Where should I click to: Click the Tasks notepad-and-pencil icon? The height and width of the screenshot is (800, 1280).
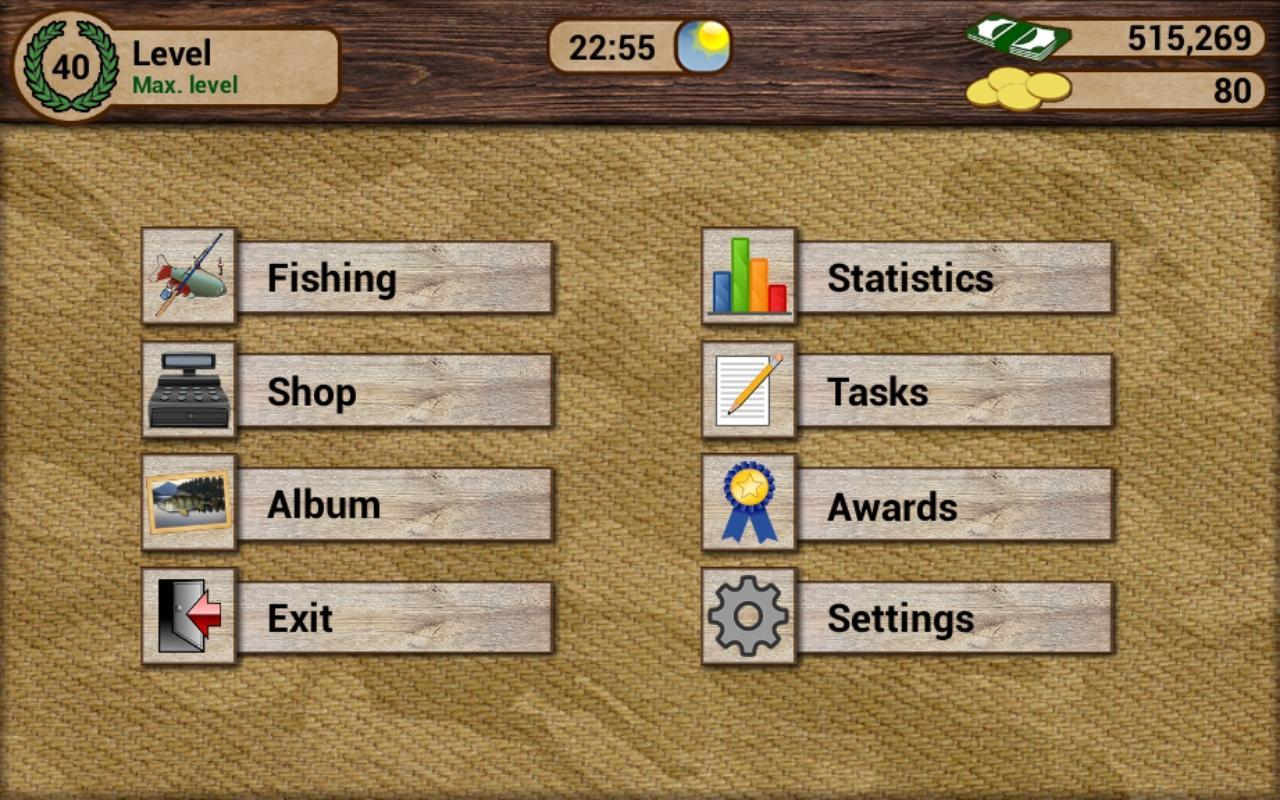click(x=748, y=390)
